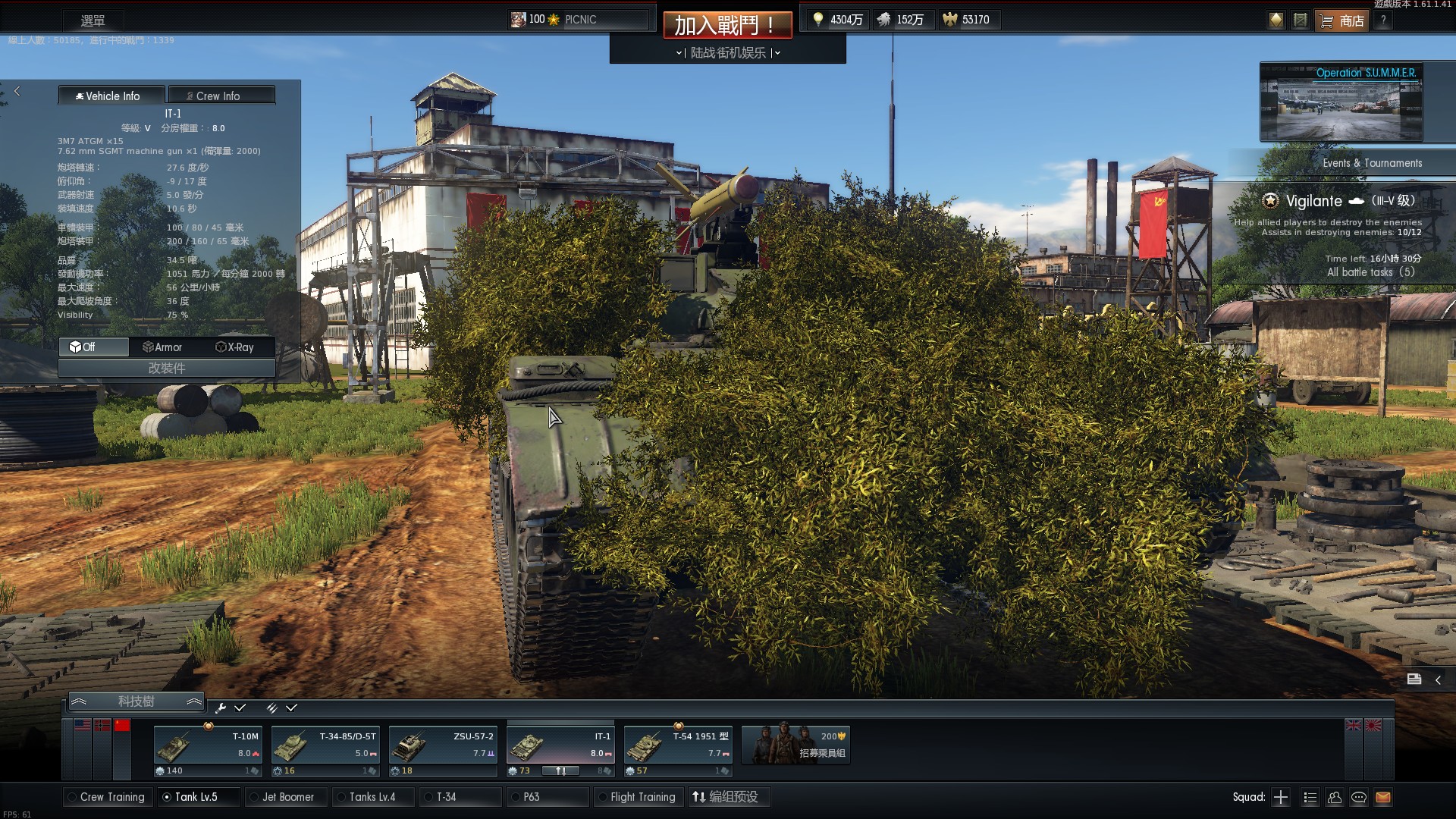Open the 商店 shop
1456x819 pixels.
click(x=1343, y=20)
